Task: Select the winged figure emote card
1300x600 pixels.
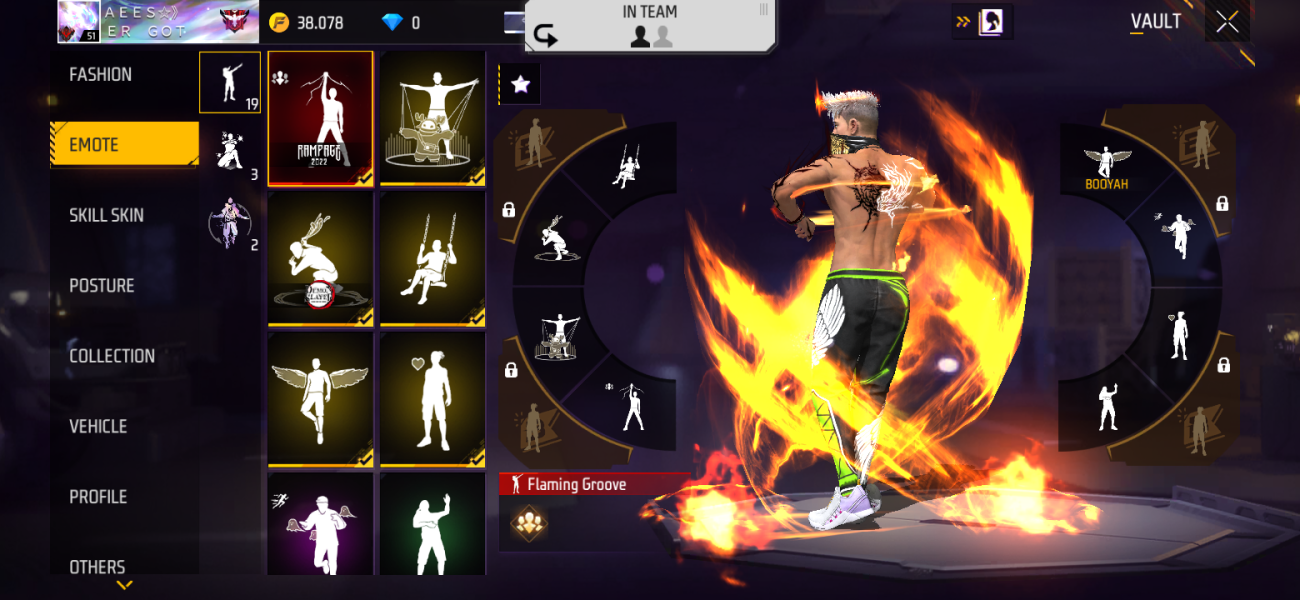Action: click(x=320, y=398)
